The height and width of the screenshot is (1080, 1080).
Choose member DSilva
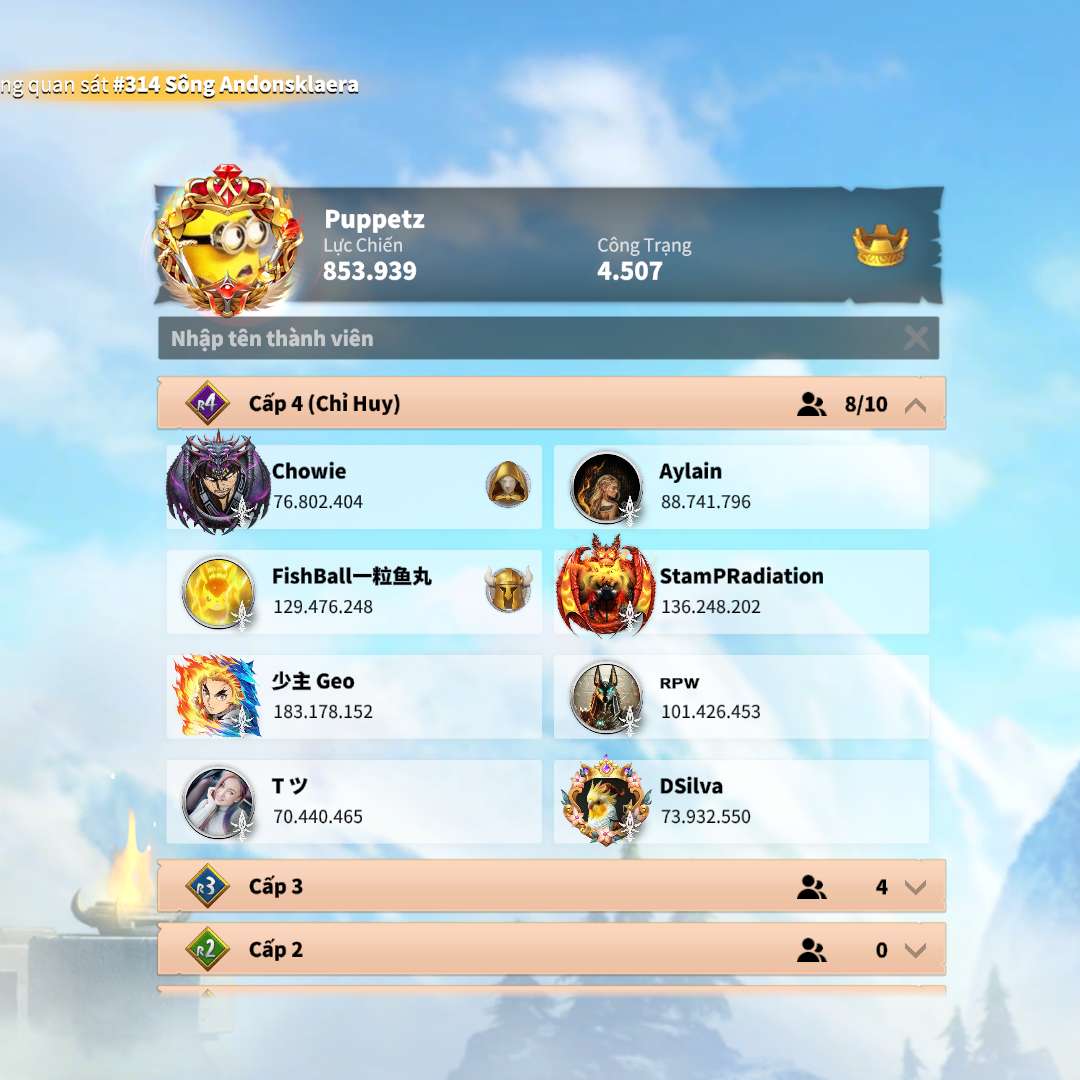(741, 802)
